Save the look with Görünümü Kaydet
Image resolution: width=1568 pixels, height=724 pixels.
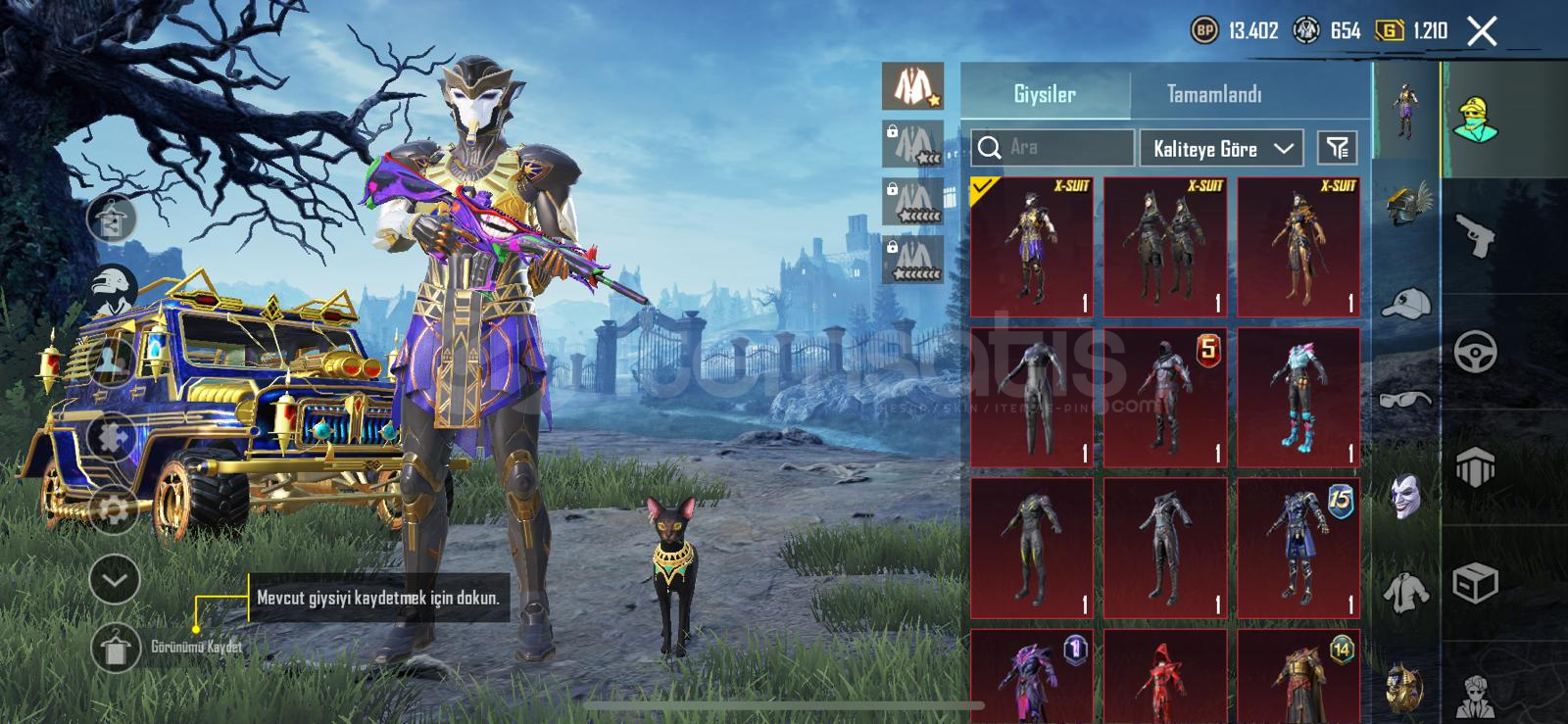pos(116,648)
